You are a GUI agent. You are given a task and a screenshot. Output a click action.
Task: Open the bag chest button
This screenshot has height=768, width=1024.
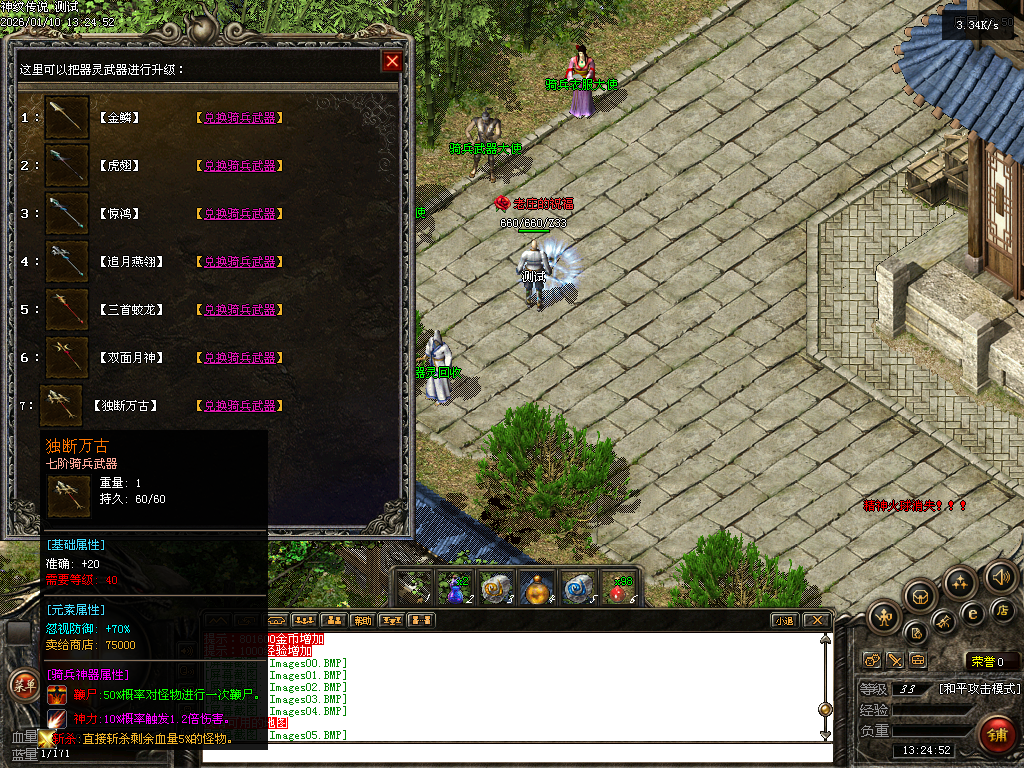click(920, 597)
